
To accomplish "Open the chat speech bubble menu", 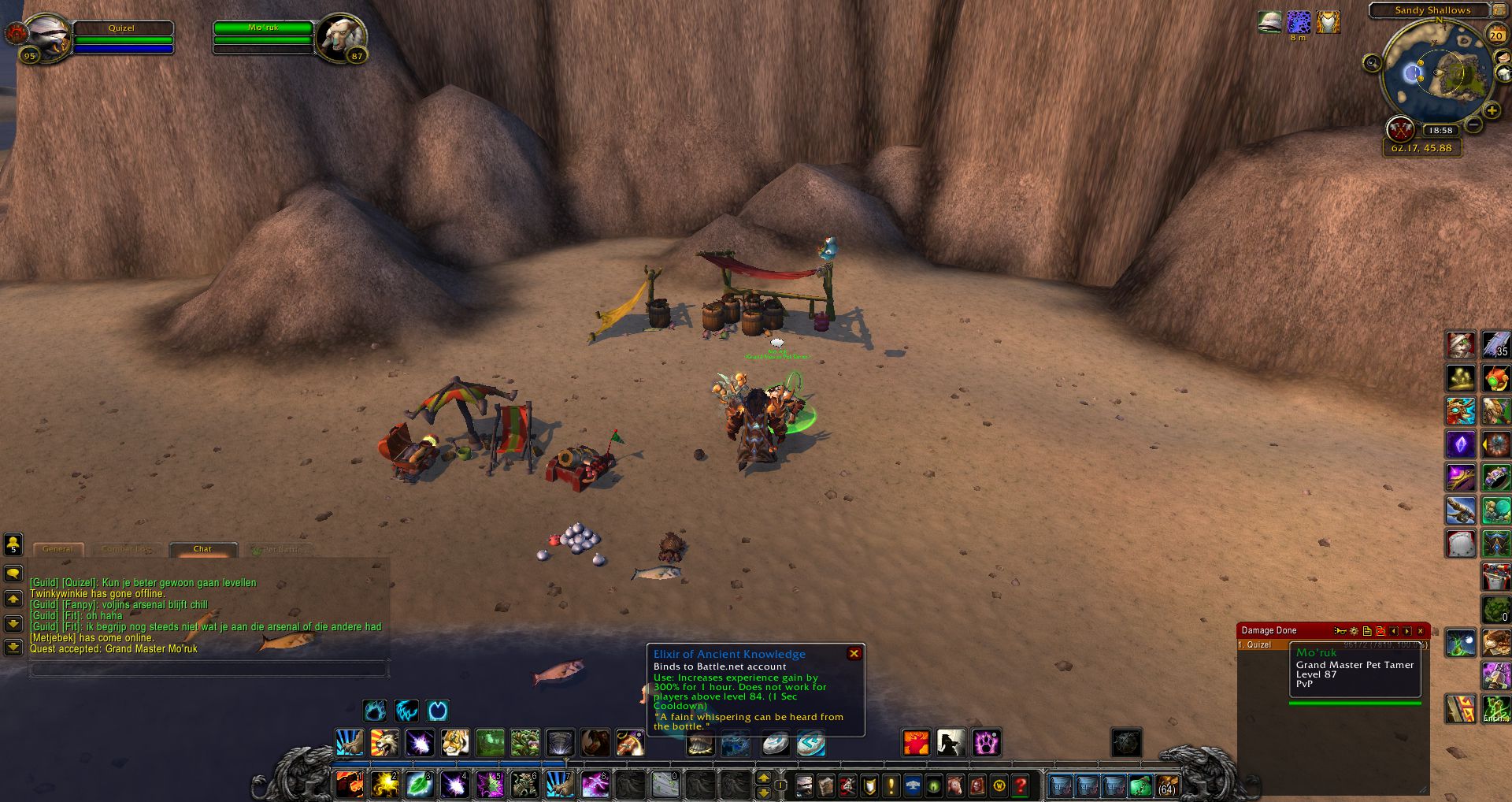I will pos(13,574).
